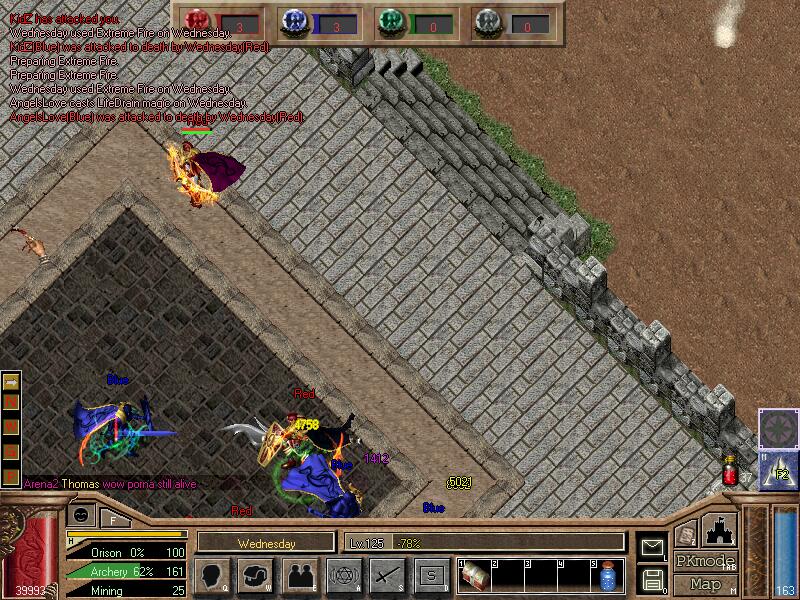
Task: Open the Map button
Action: 705,584
